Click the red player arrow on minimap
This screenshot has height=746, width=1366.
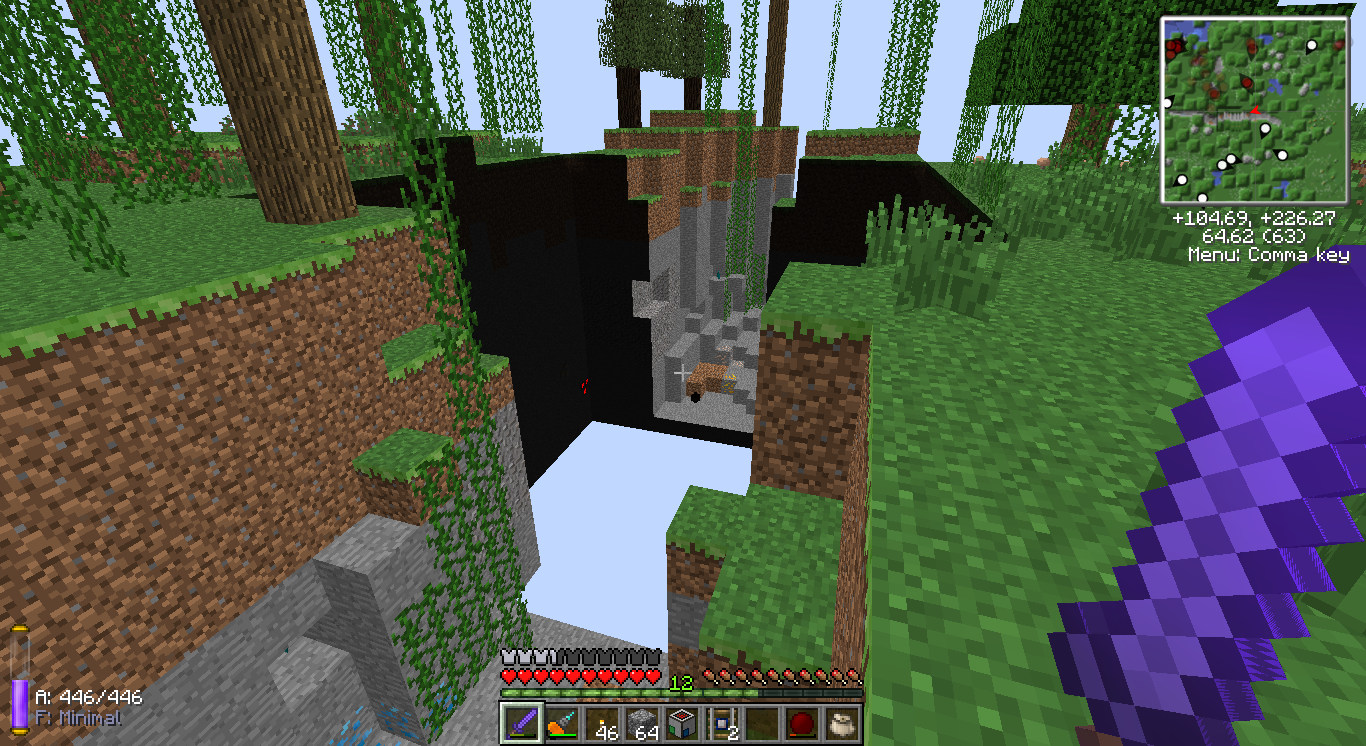tap(1253, 109)
